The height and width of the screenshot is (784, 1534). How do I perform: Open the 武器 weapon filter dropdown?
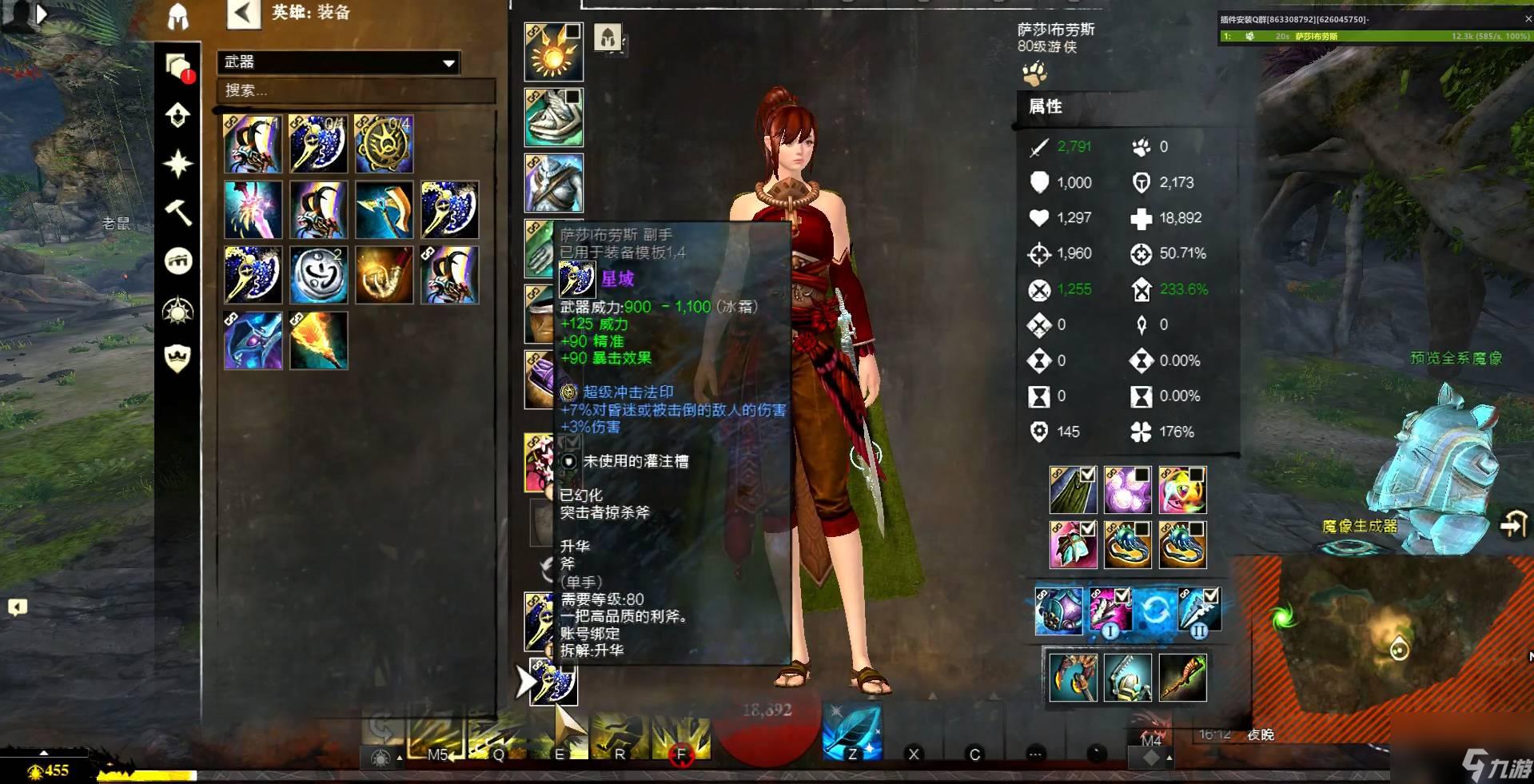point(337,62)
